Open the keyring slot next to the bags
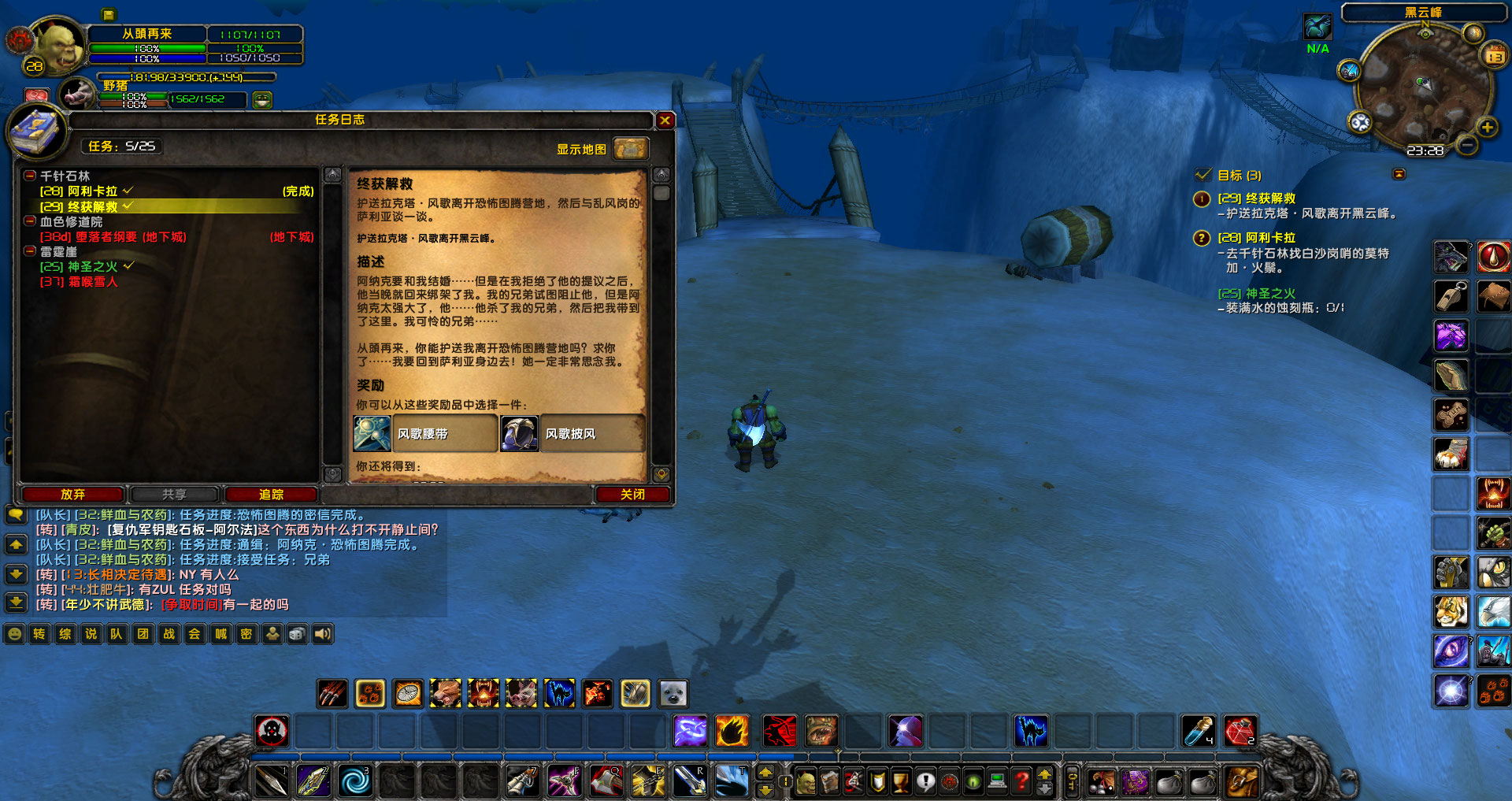This screenshot has width=1512, height=801. [1073, 782]
